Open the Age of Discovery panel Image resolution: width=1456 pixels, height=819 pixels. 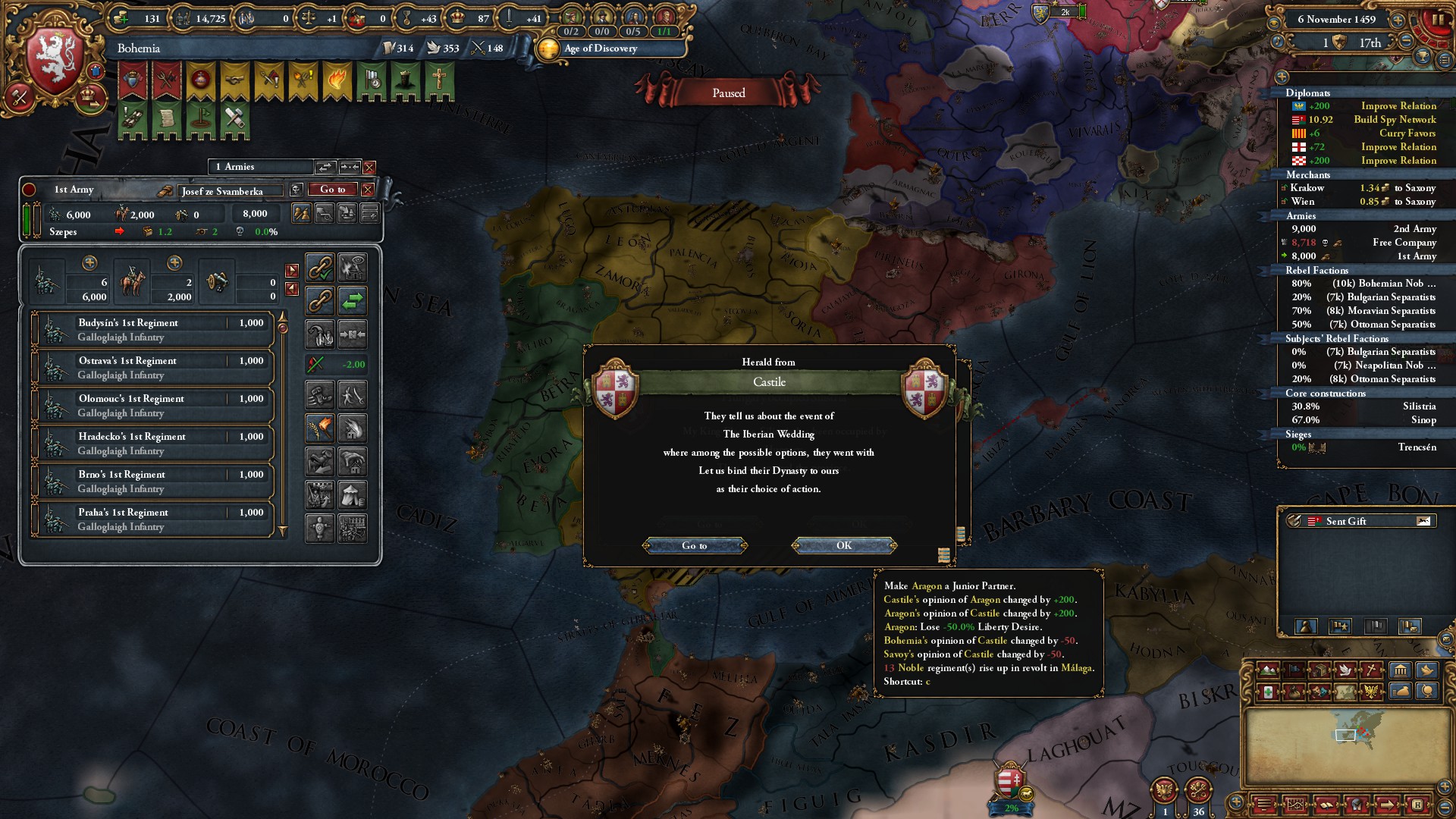tap(601, 49)
